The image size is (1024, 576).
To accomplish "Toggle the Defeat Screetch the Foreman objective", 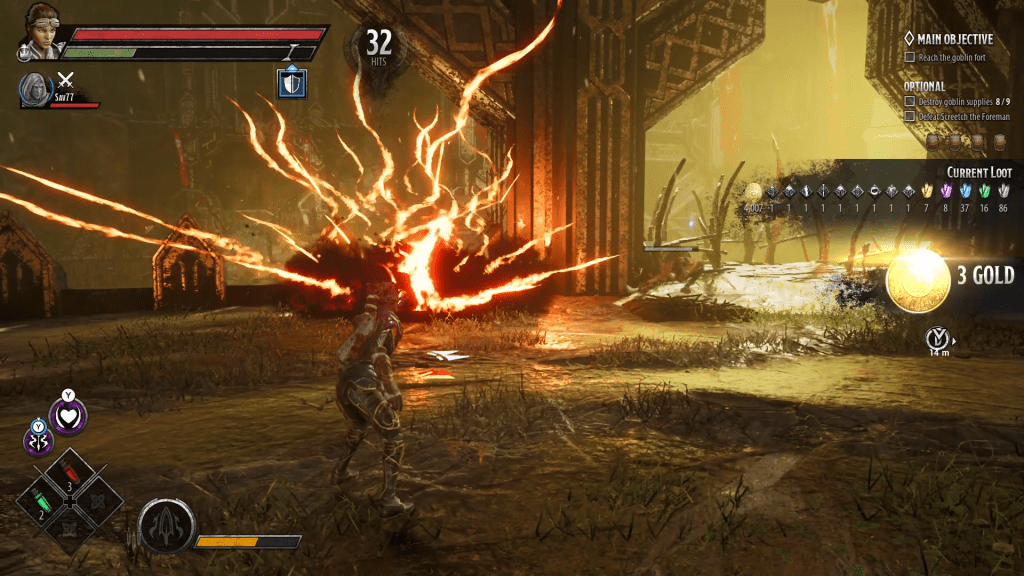I will tap(909, 116).
